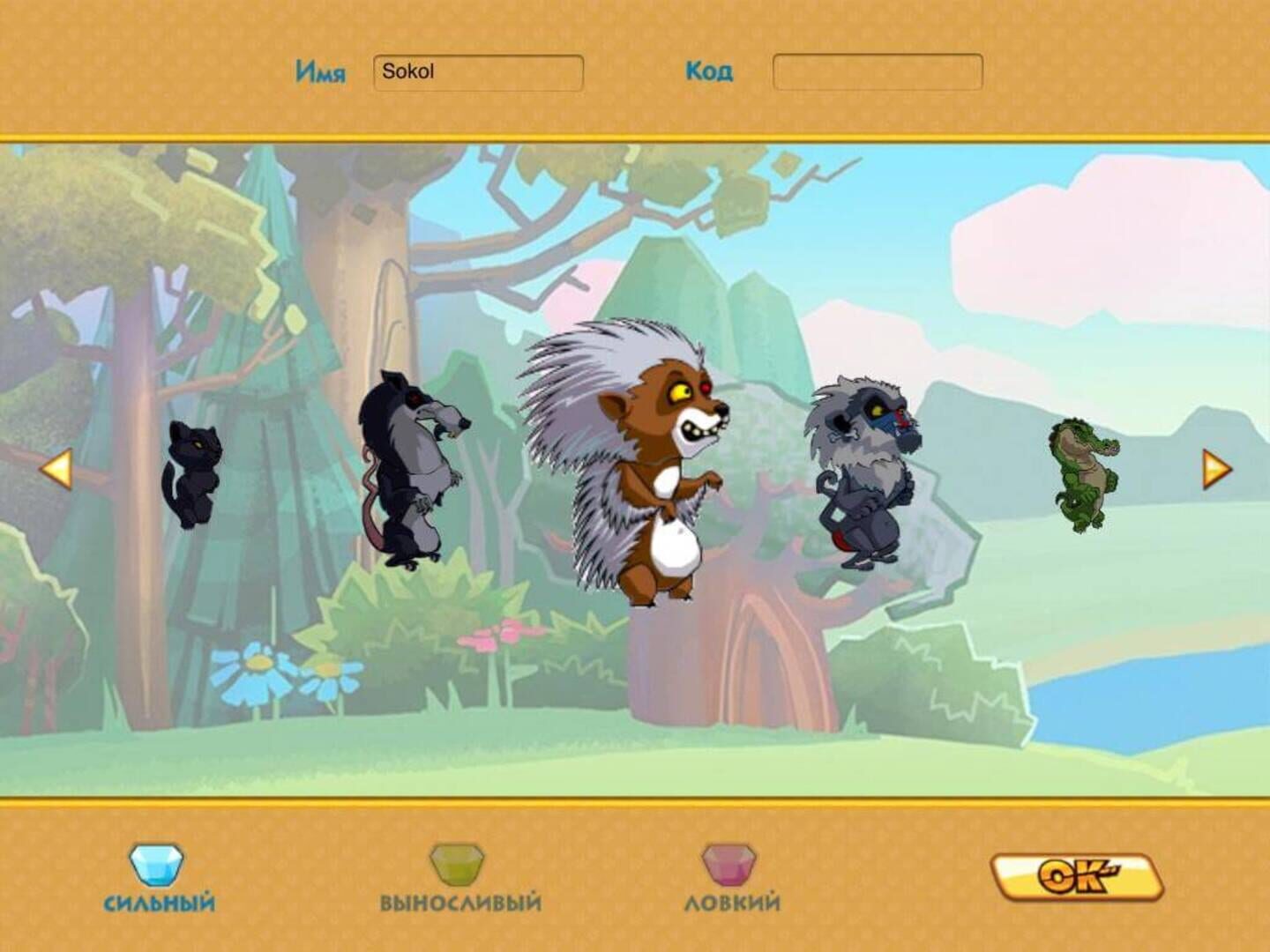Image resolution: width=1270 pixels, height=952 pixels.
Task: Select the black panther cat character
Action: pos(196,472)
